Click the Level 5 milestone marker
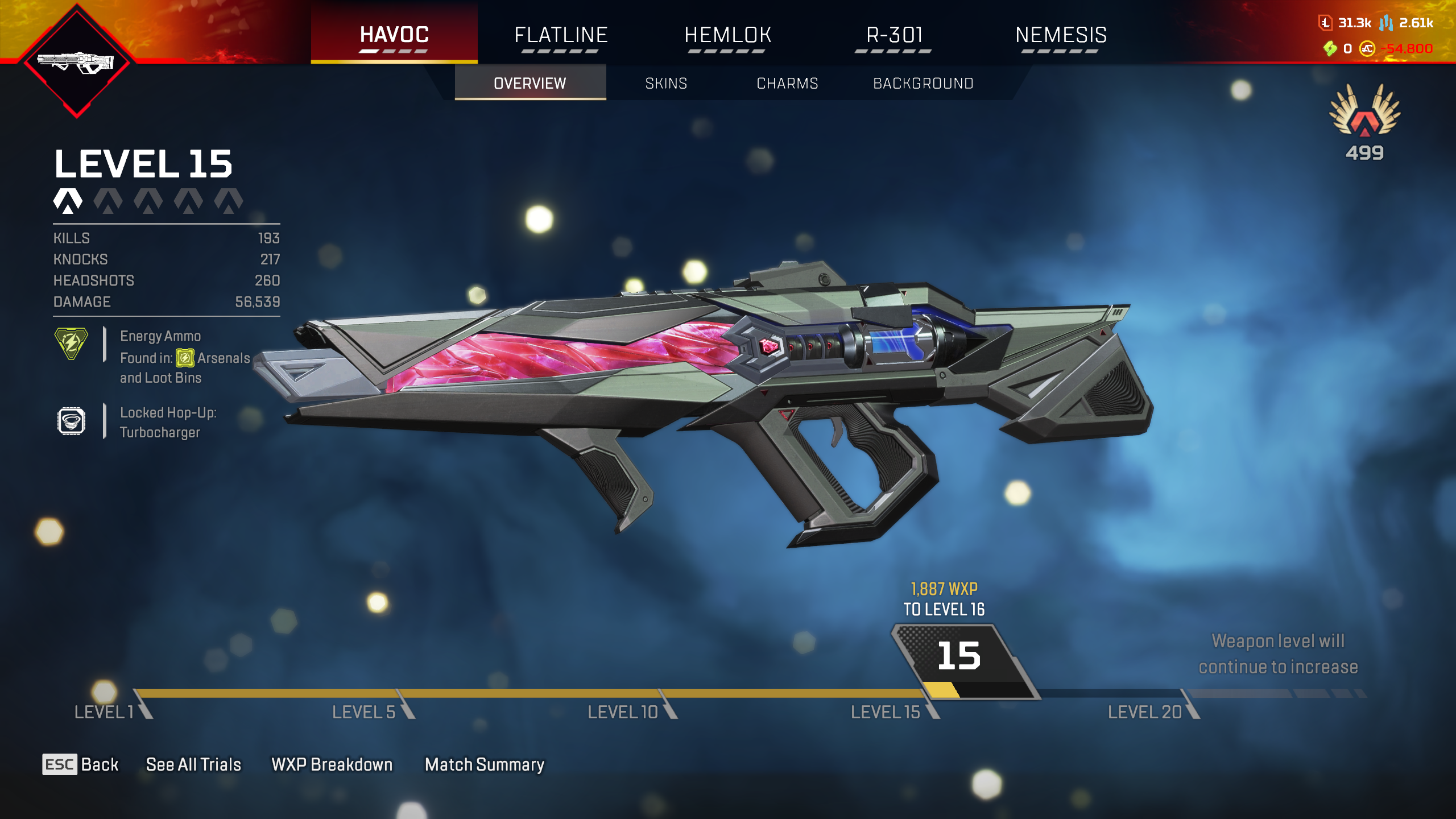Image resolution: width=1456 pixels, height=819 pixels. click(364, 712)
